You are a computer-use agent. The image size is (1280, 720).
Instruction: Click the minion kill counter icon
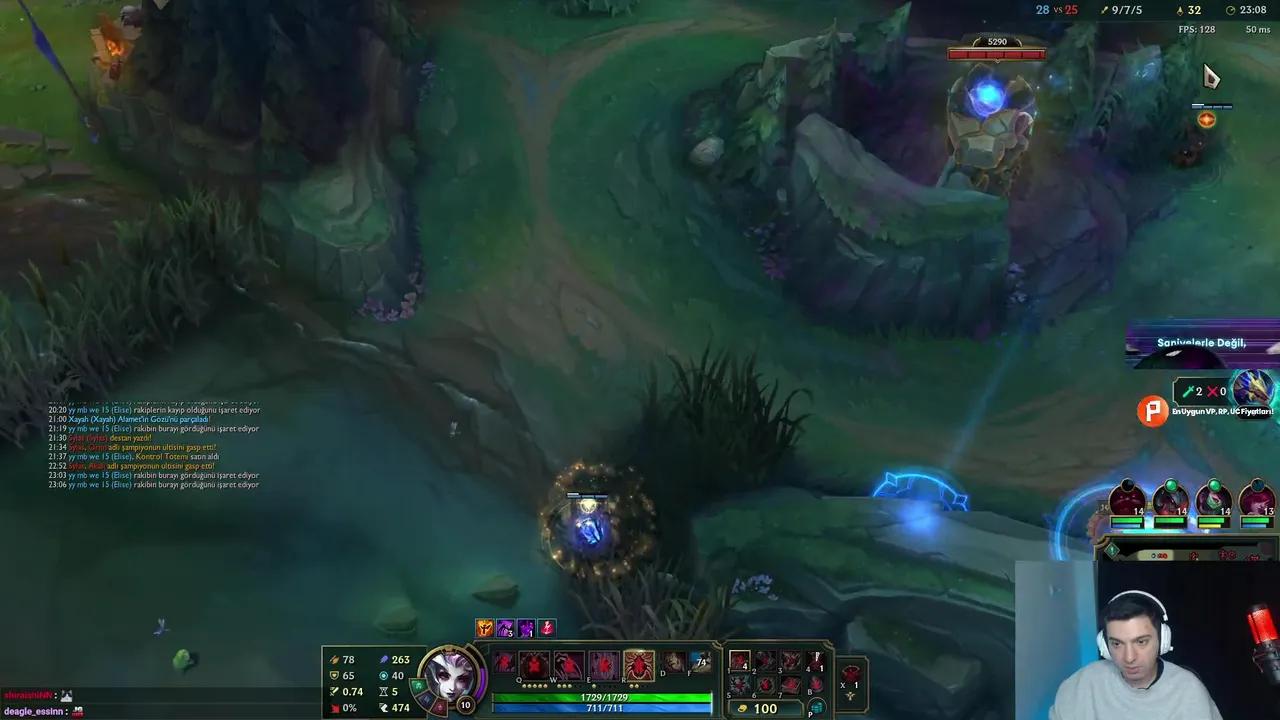1179,10
